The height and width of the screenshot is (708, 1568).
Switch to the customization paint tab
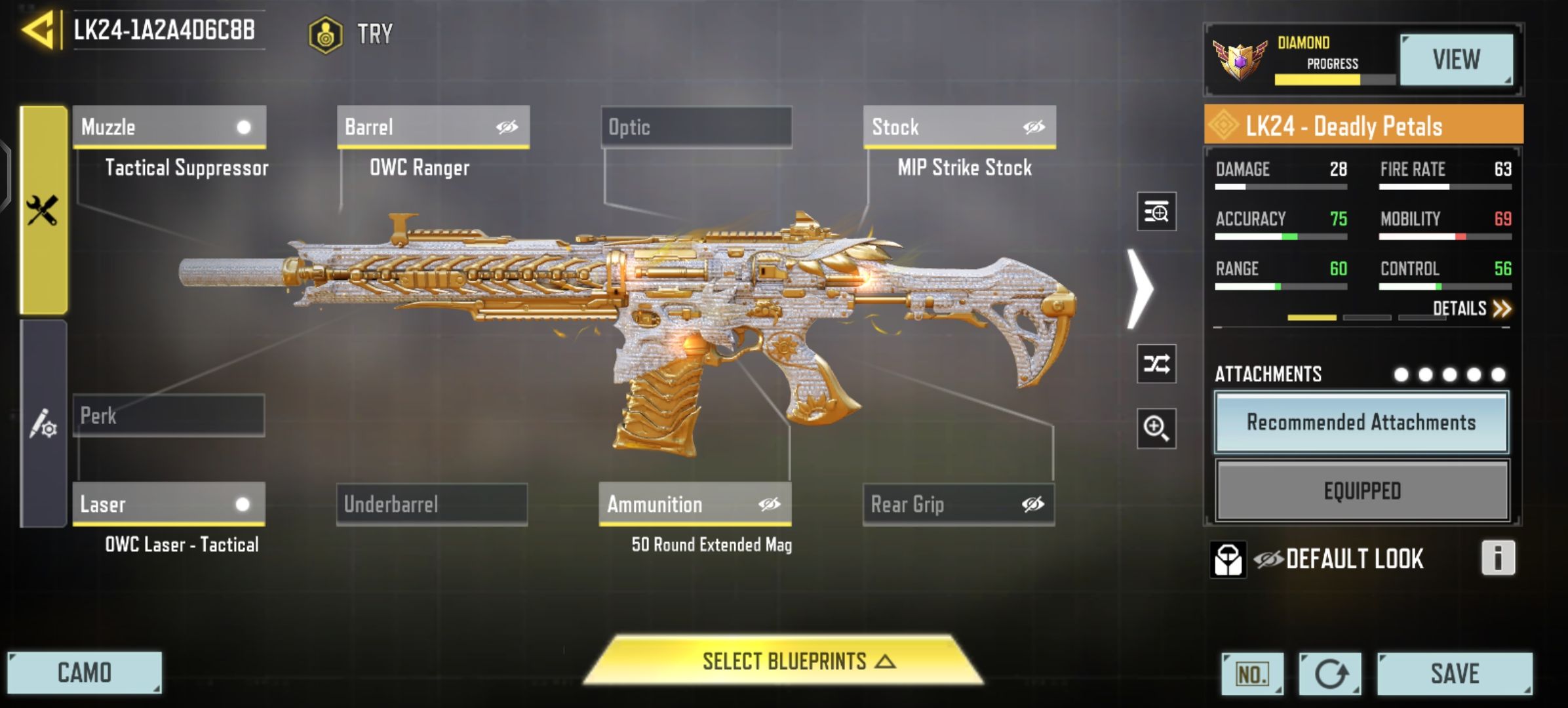[x=43, y=423]
